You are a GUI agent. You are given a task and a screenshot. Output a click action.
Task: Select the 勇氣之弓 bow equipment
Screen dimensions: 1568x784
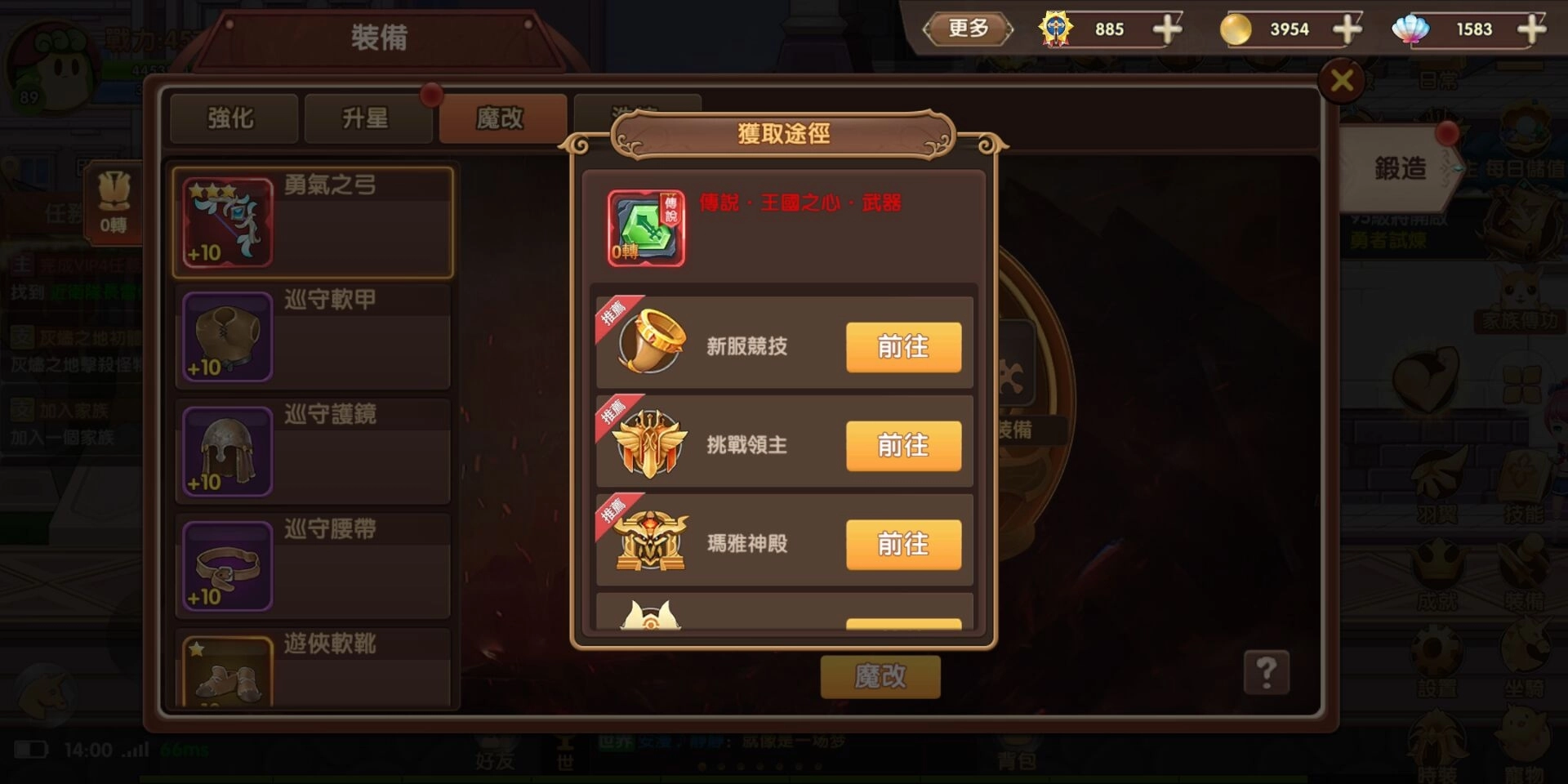click(312, 222)
